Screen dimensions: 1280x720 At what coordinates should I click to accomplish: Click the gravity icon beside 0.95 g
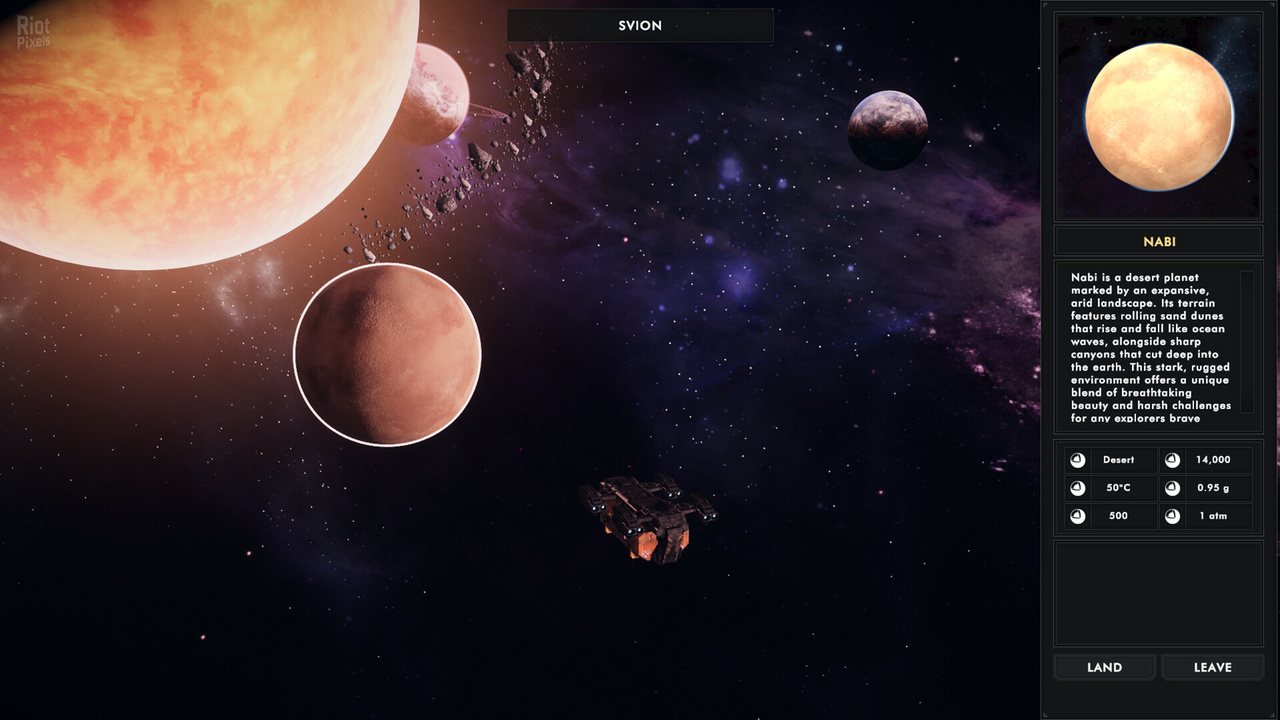point(1172,488)
